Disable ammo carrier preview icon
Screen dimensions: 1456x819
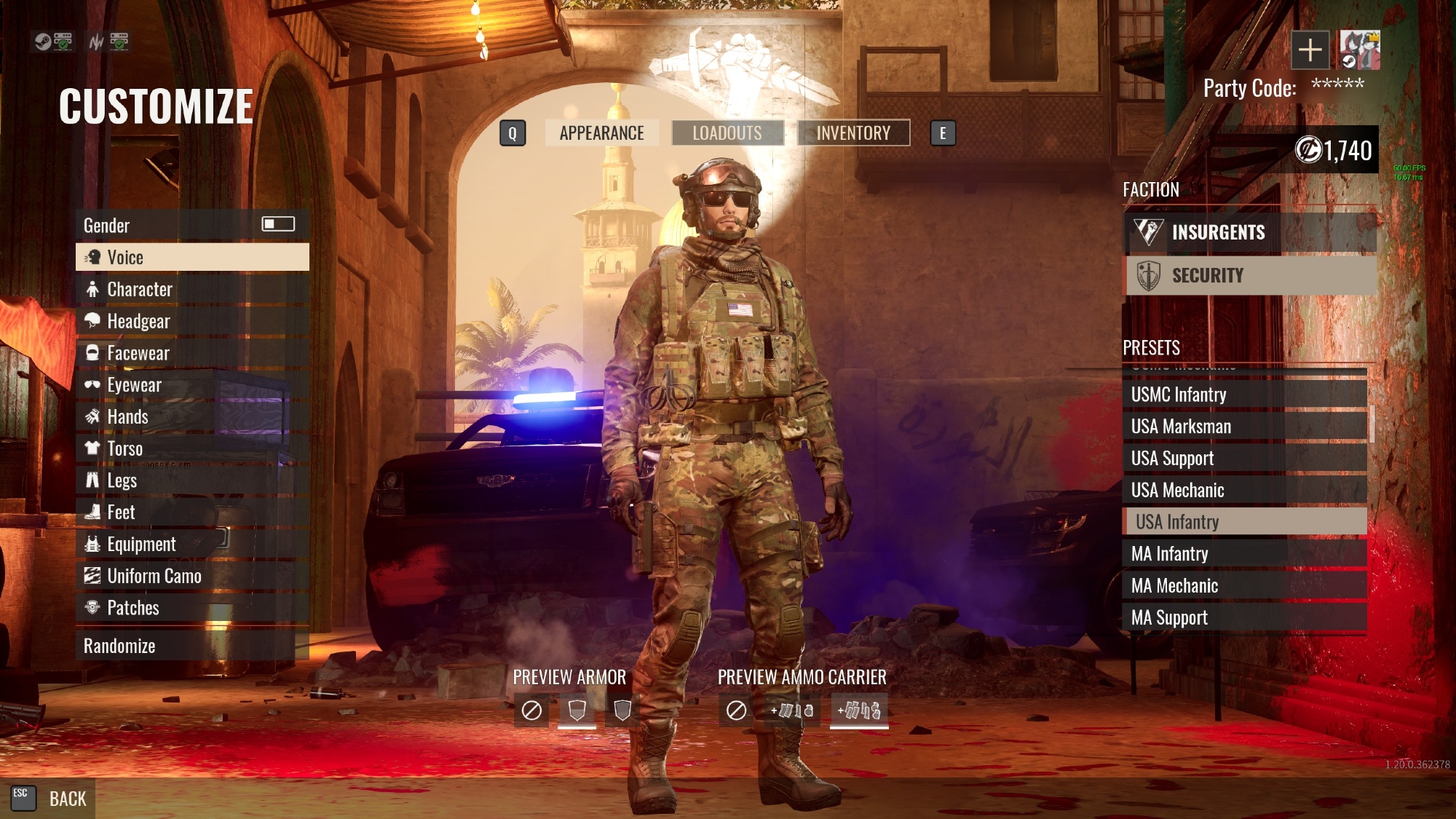pyautogui.click(x=736, y=710)
